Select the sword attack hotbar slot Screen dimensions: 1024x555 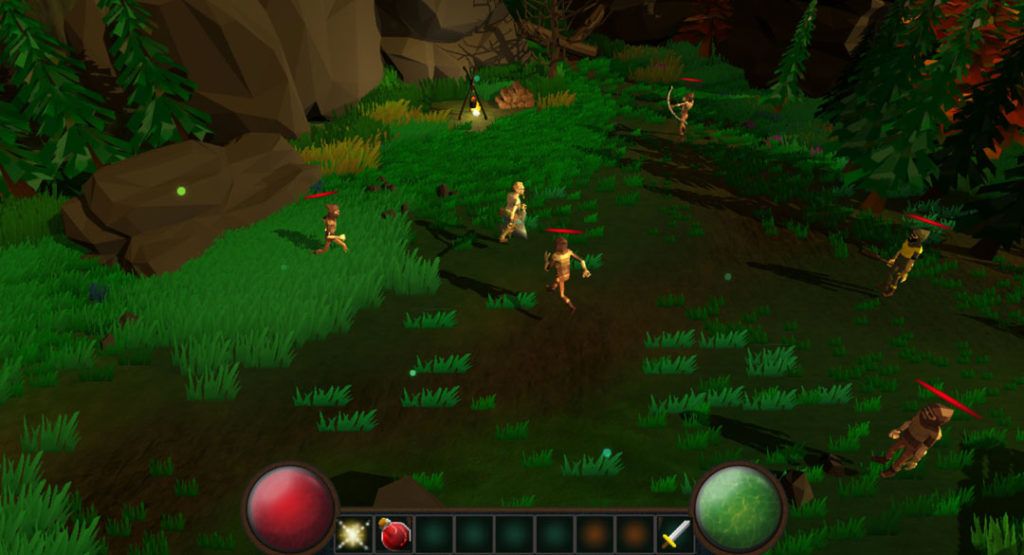click(x=675, y=534)
